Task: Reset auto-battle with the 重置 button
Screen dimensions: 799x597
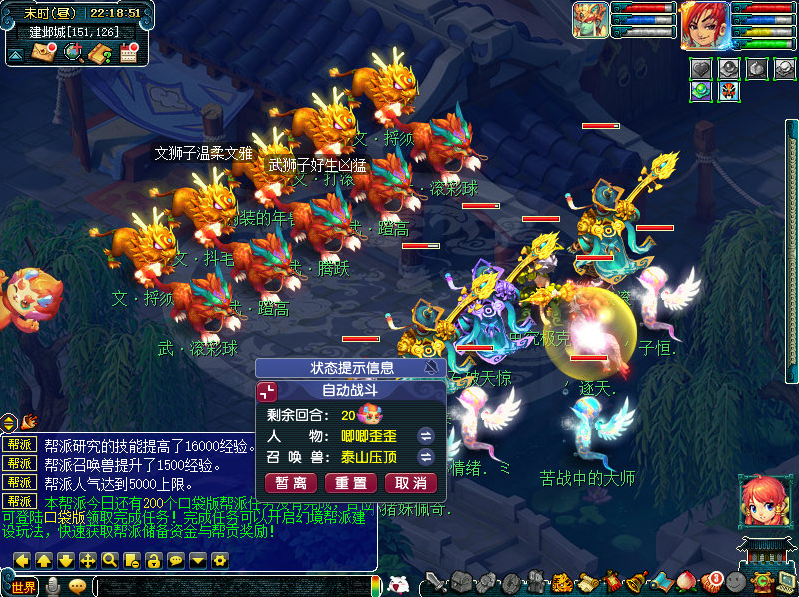Action: point(350,483)
